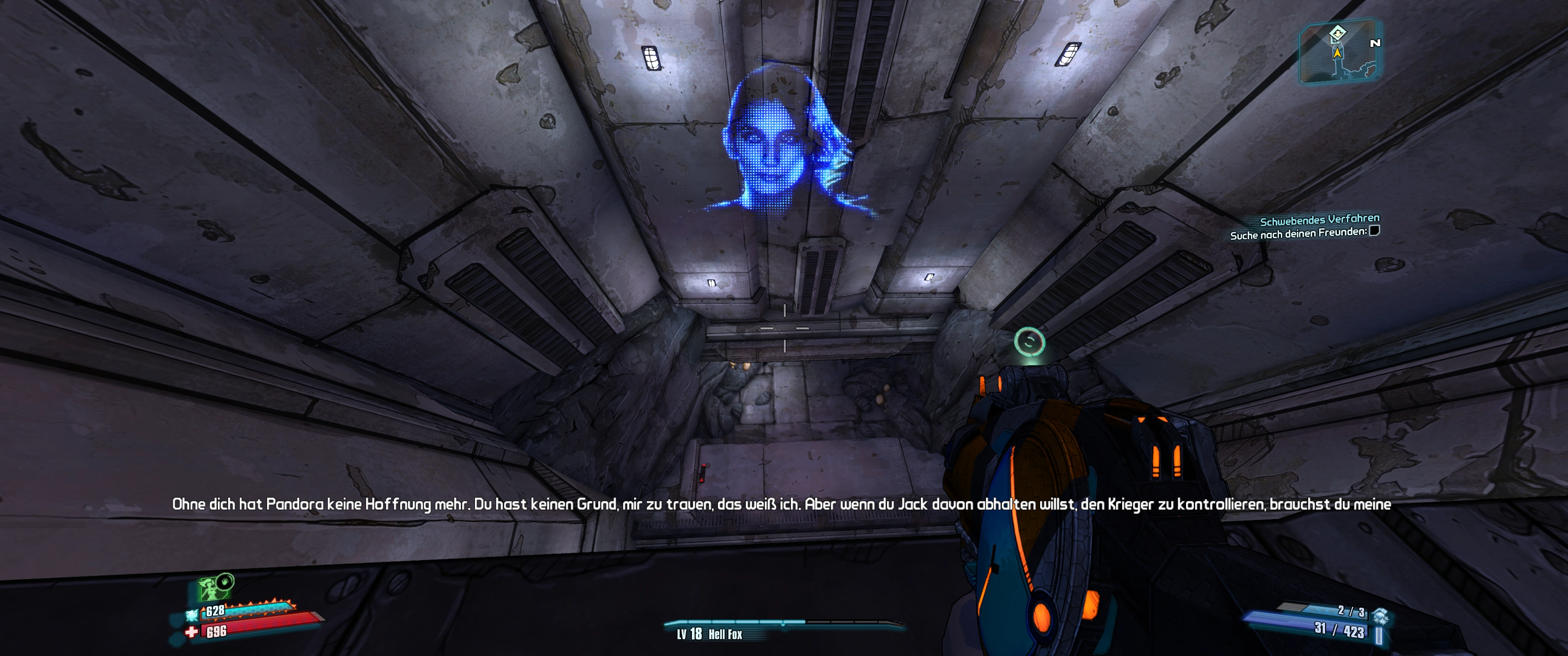
Task: Tick the Suche nach deinen Freunden checkbox
Action: 1374,231
